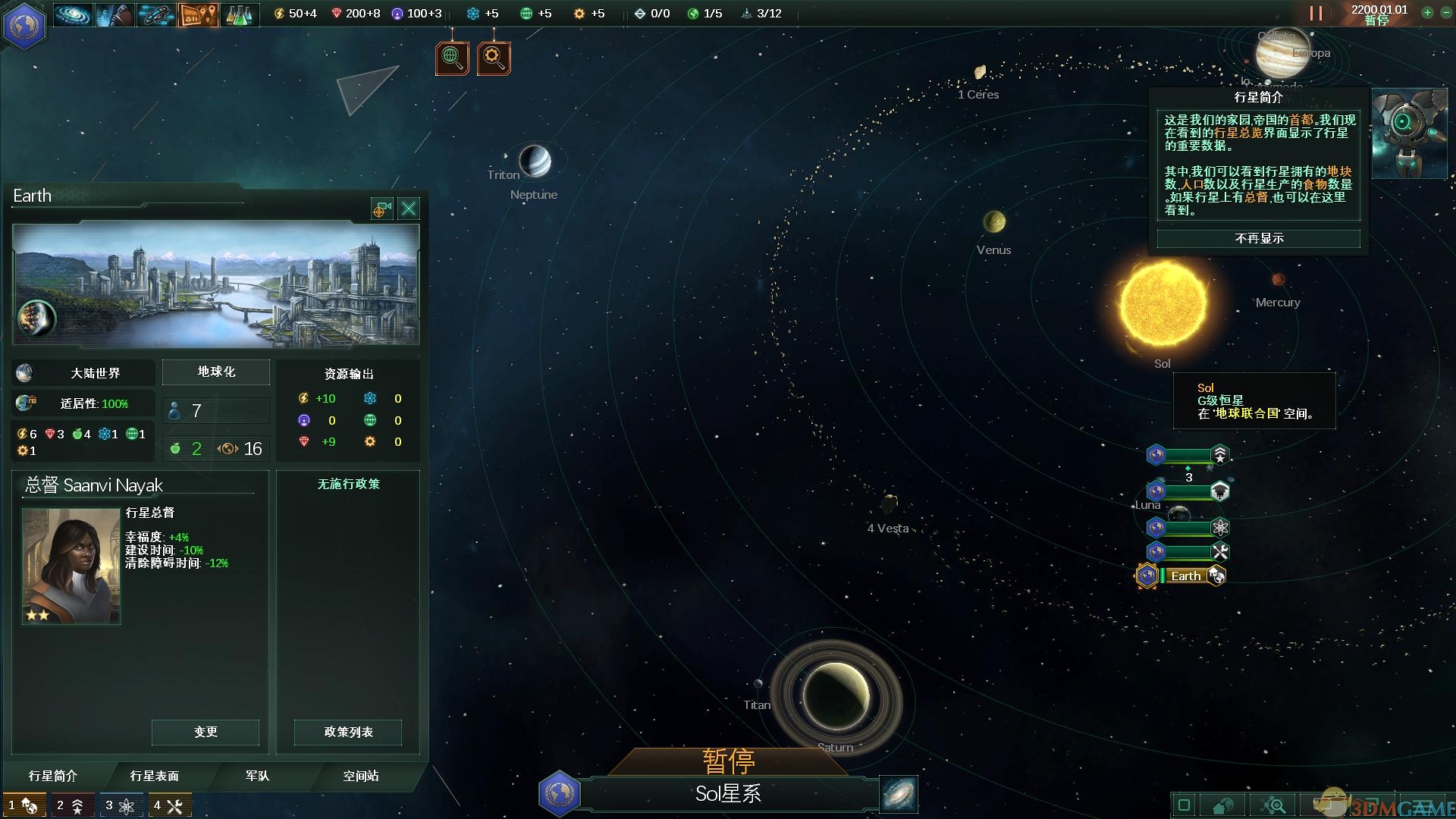The height and width of the screenshot is (819, 1456).
Task: Open the galaxy map button beside Sol星系
Action: [x=899, y=794]
